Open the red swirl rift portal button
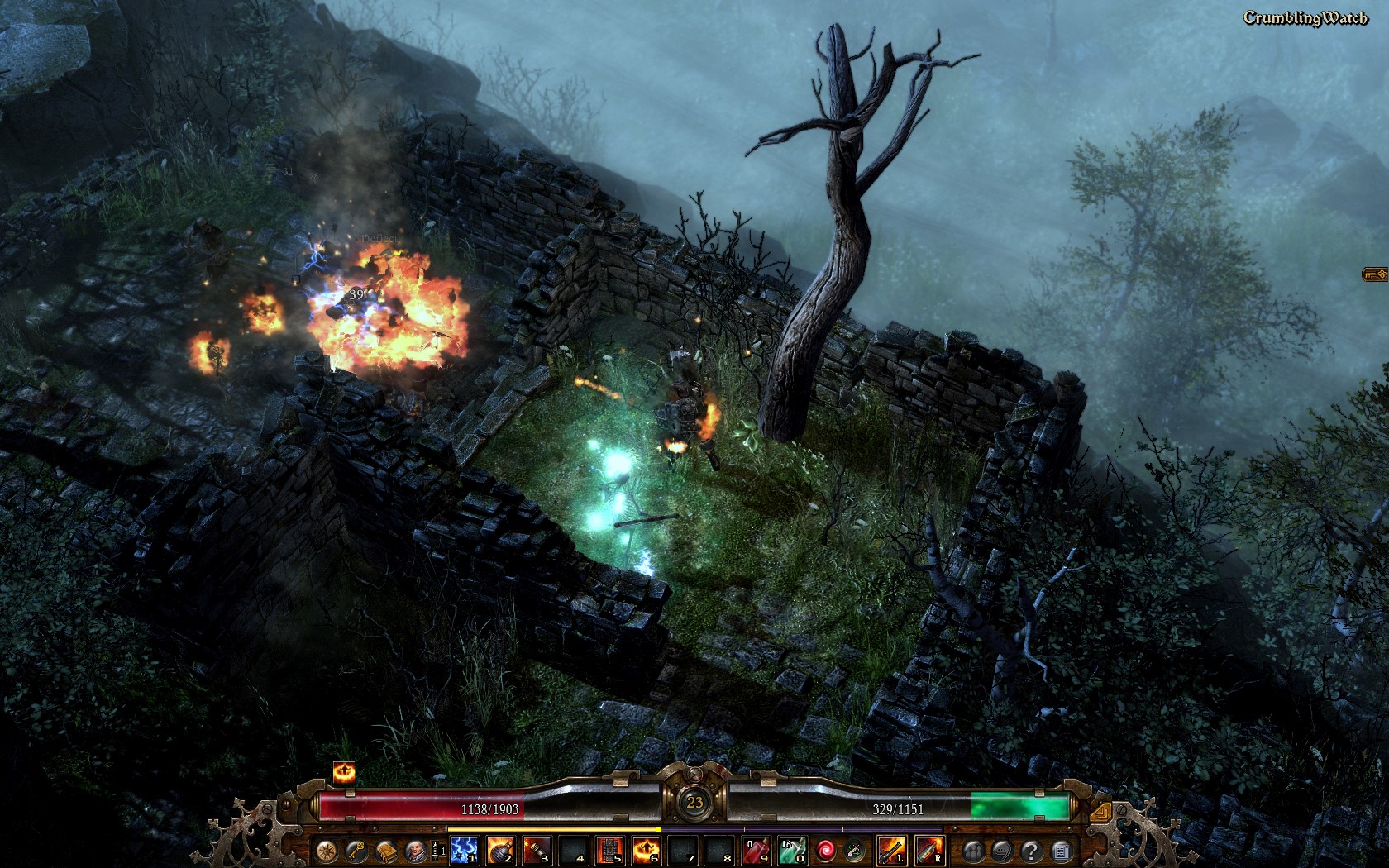Image resolution: width=1389 pixels, height=868 pixels. pyautogui.click(x=825, y=850)
